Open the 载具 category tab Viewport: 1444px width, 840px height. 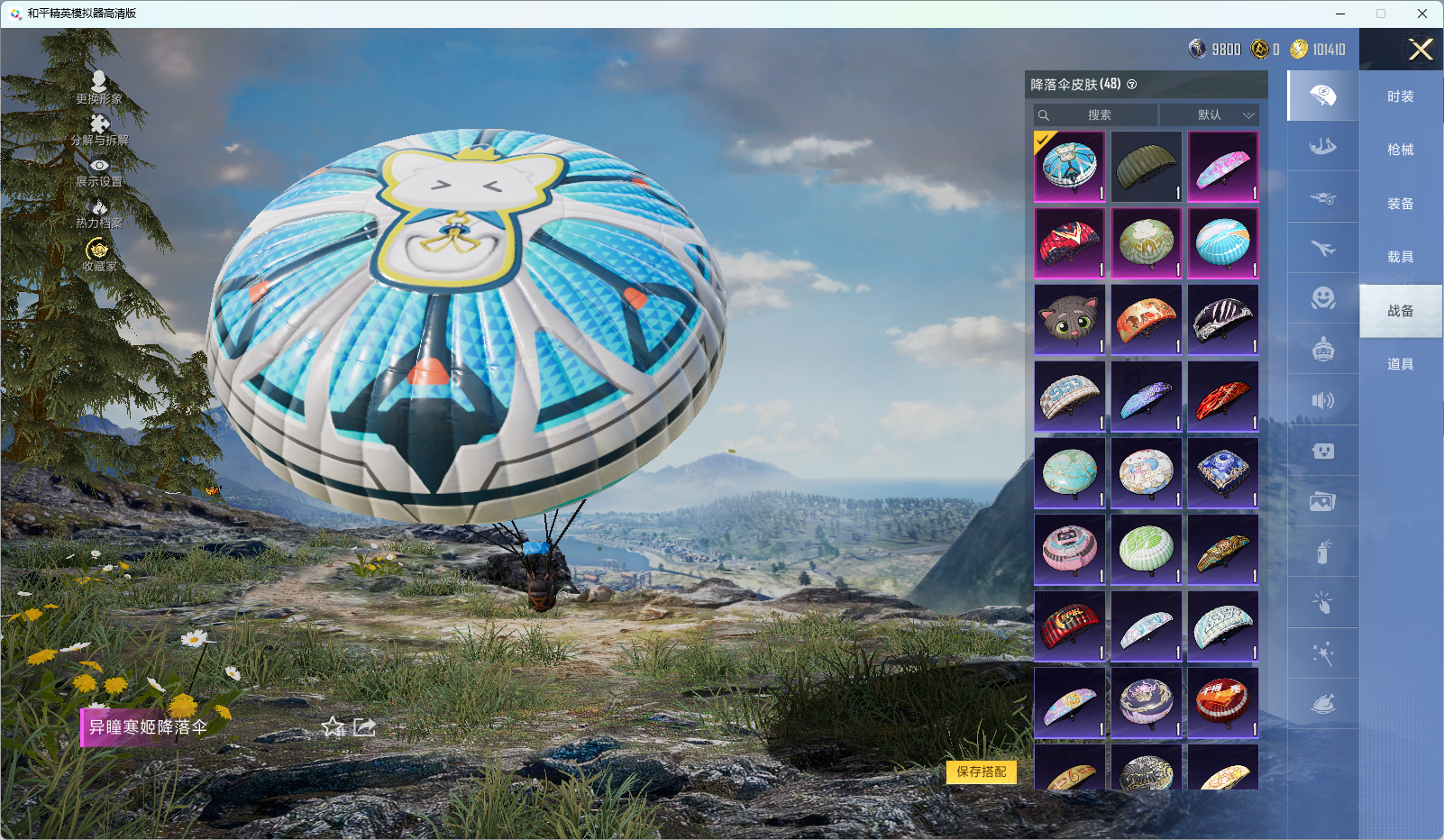[1400, 257]
